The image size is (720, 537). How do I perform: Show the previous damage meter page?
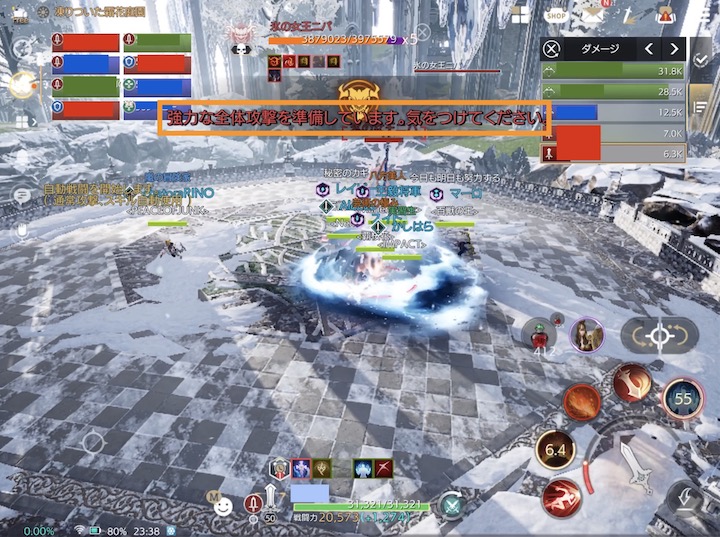649,48
